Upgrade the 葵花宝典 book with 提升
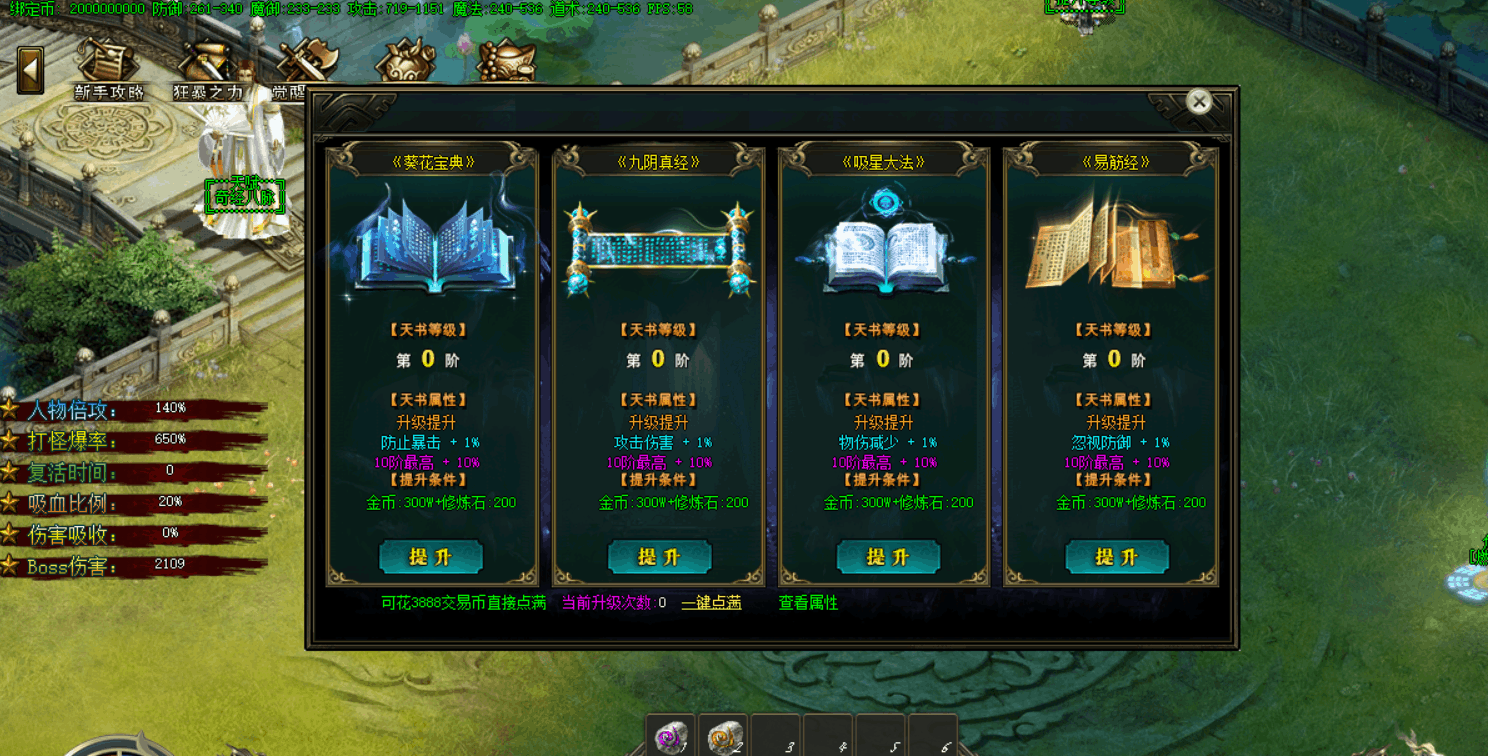The height and width of the screenshot is (756, 1488). pos(431,557)
